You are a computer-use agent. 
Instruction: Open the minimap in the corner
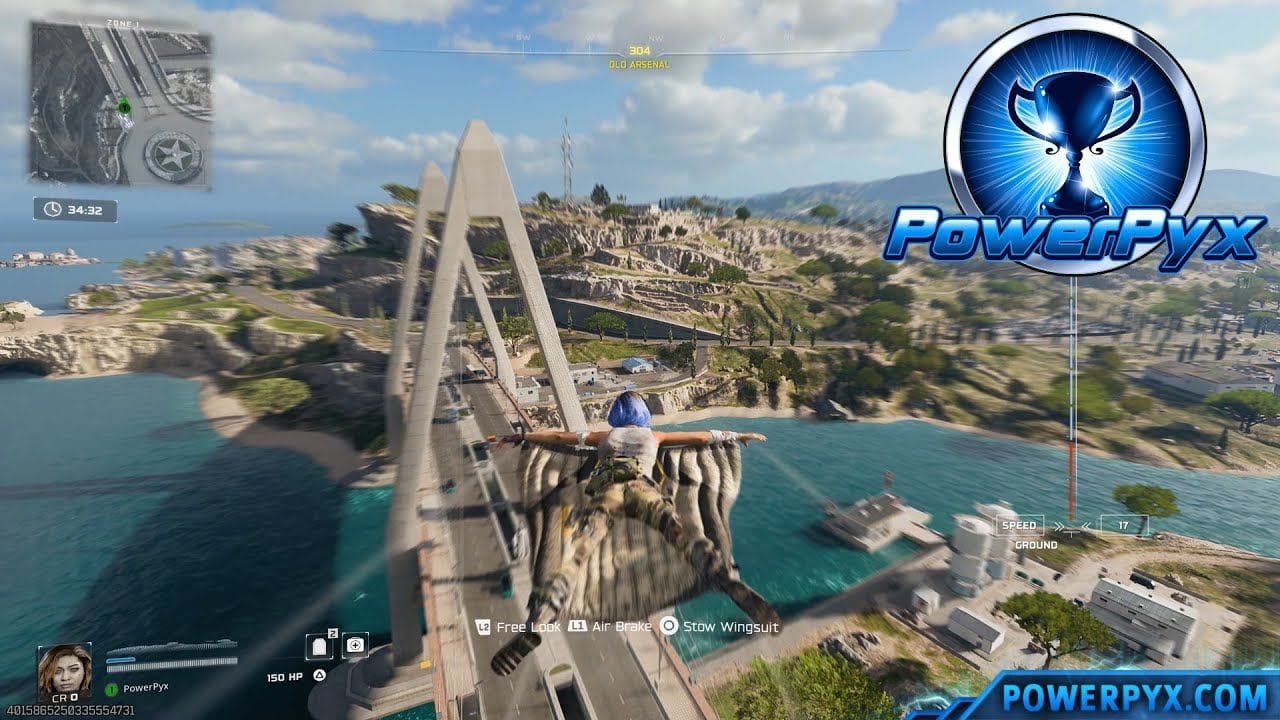pyautogui.click(x=120, y=104)
